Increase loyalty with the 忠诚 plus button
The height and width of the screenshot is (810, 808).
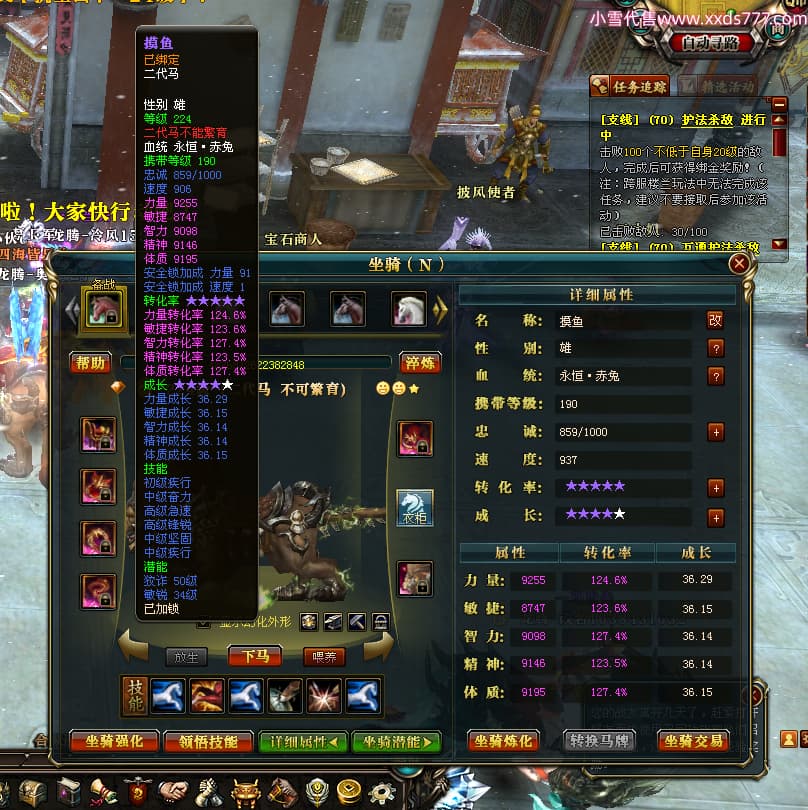point(715,432)
